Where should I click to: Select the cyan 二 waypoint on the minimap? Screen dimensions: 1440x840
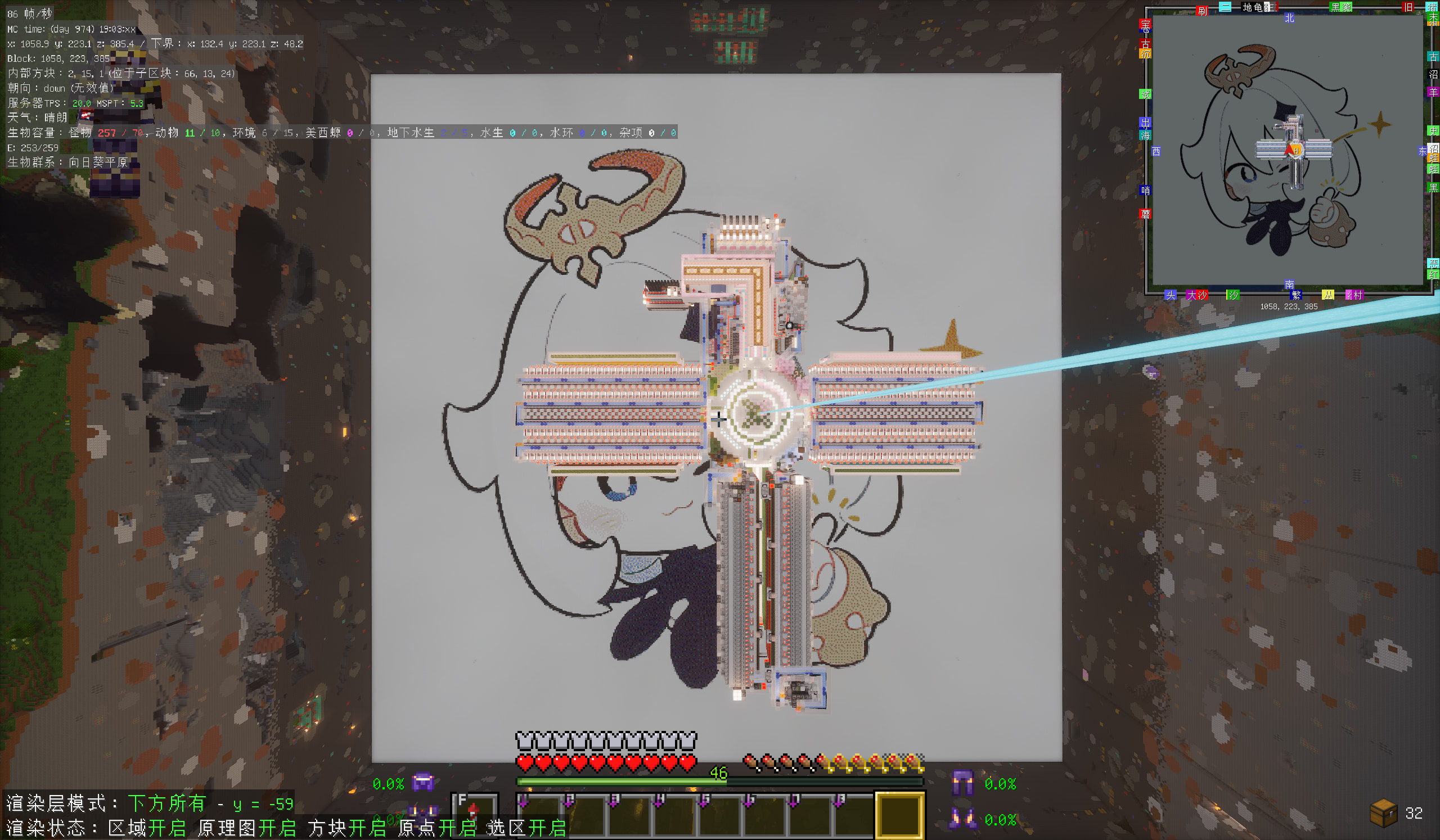click(1225, 7)
